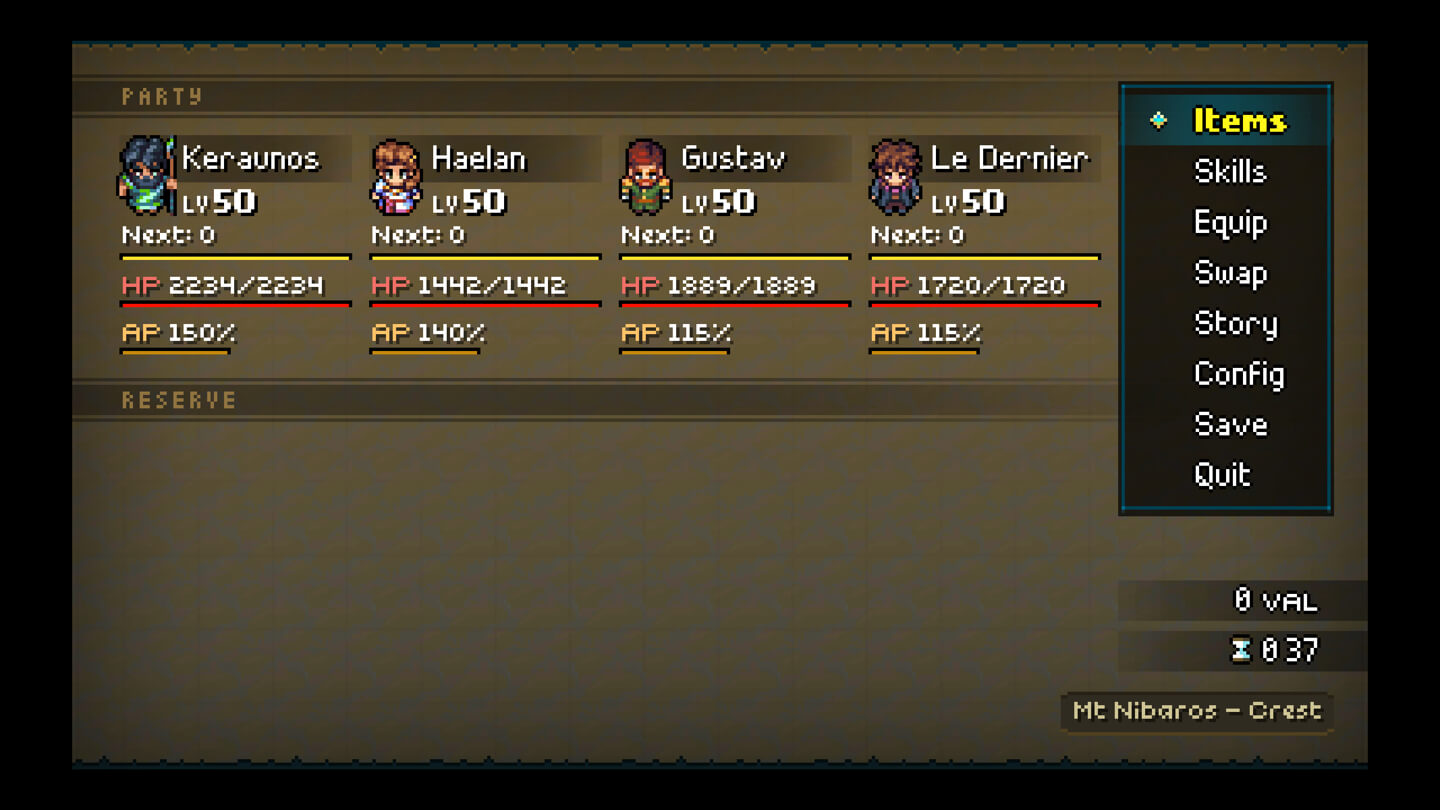Select Gustav's character portrait

pyautogui.click(x=644, y=178)
